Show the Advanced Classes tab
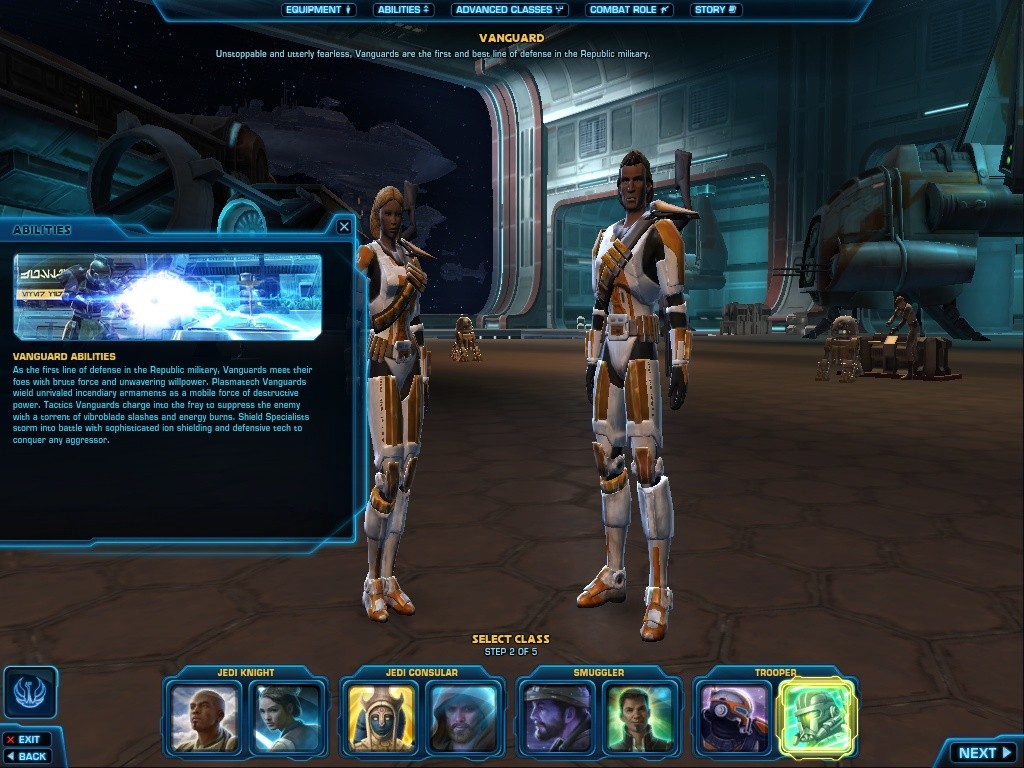The image size is (1024, 768). click(x=509, y=10)
